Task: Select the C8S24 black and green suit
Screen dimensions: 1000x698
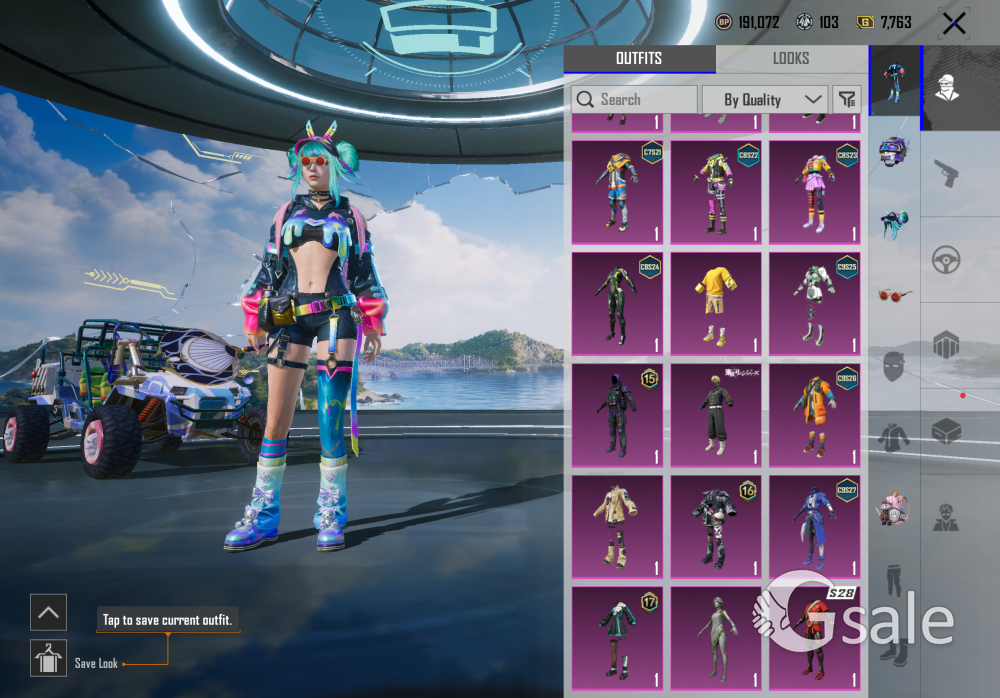Action: (616, 303)
